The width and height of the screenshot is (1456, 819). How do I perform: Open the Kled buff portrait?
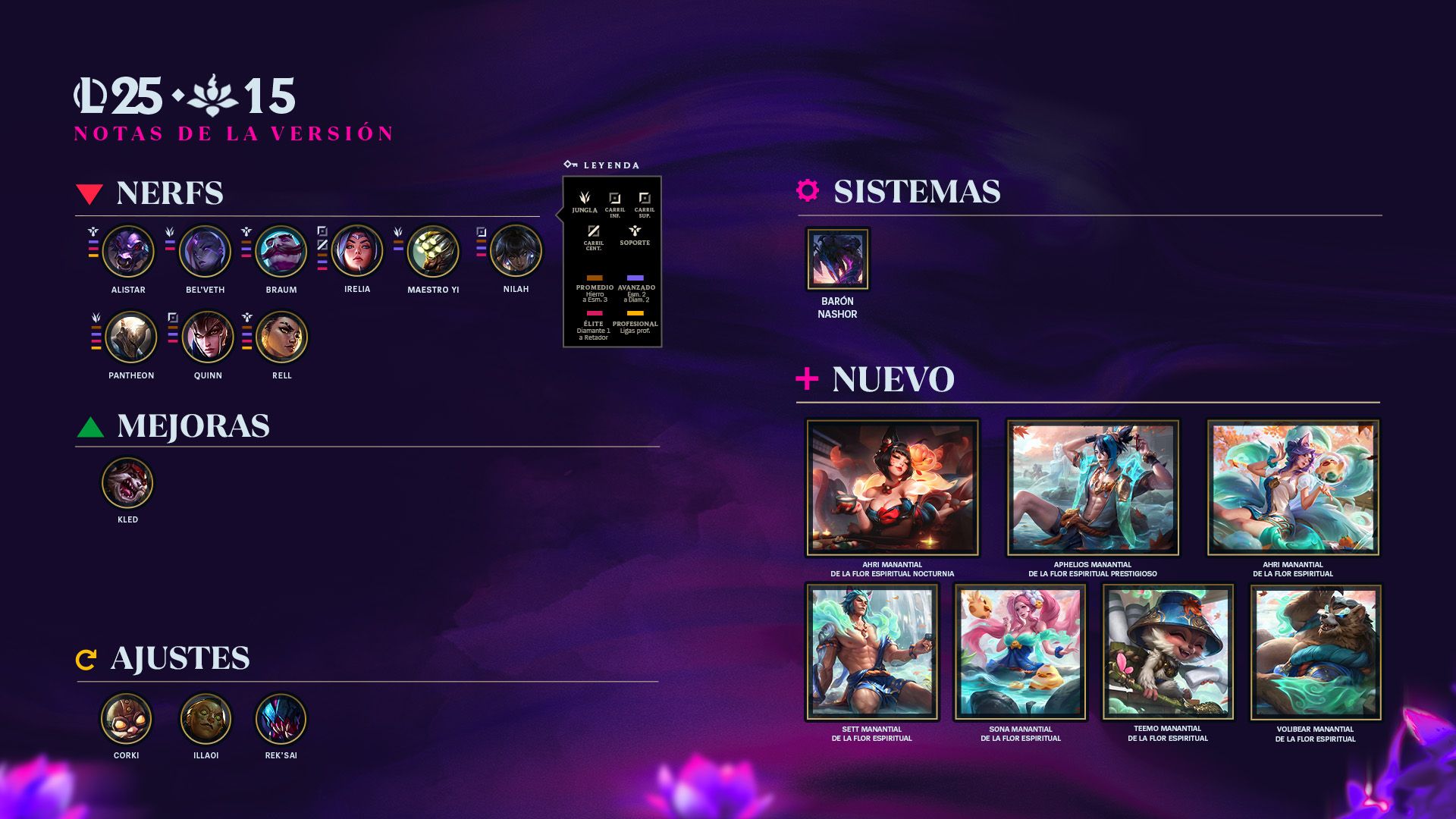(x=127, y=482)
